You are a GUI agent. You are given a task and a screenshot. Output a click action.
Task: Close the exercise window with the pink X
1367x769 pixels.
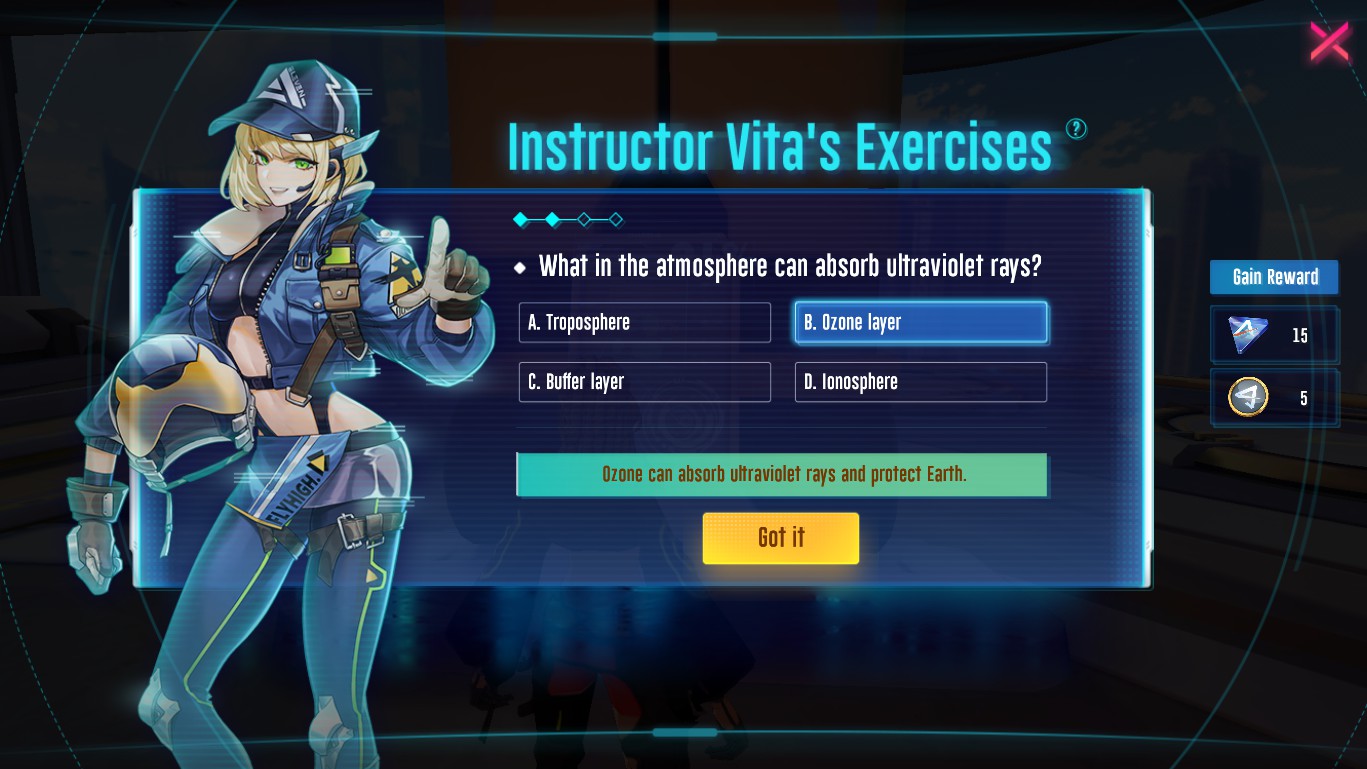pyautogui.click(x=1329, y=42)
